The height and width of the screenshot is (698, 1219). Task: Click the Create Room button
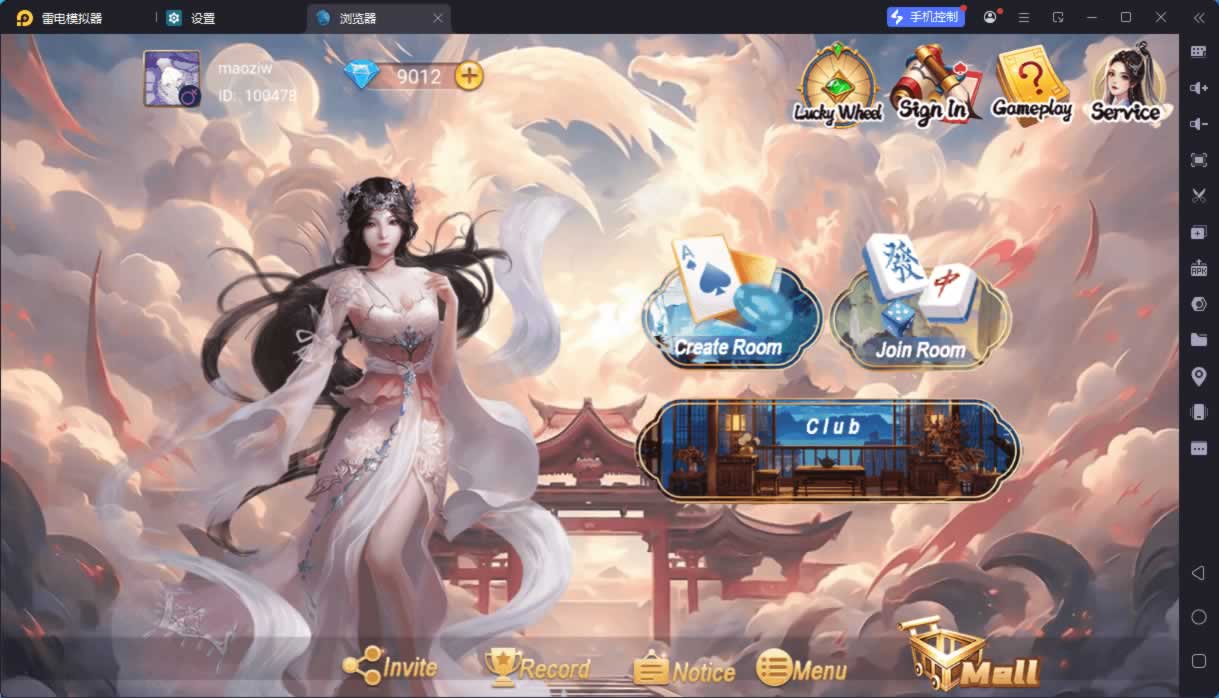pyautogui.click(x=729, y=305)
